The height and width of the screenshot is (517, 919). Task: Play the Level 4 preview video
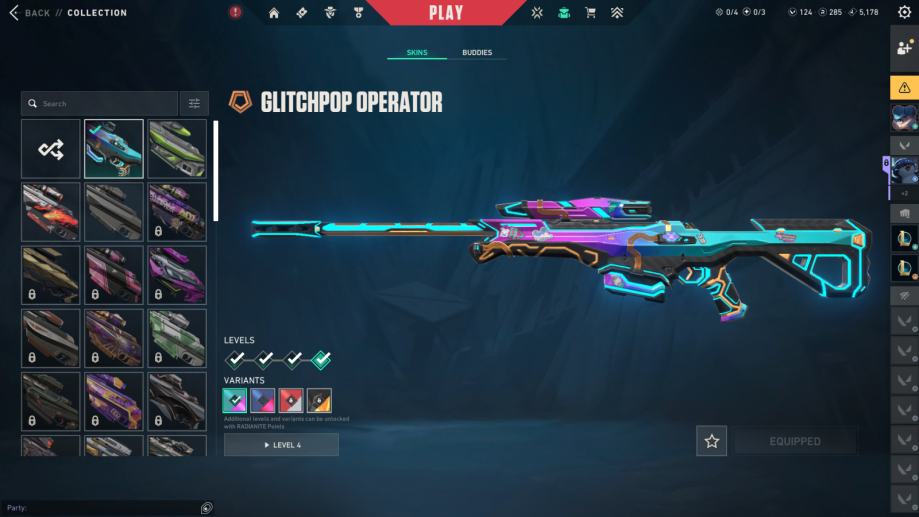tap(281, 445)
